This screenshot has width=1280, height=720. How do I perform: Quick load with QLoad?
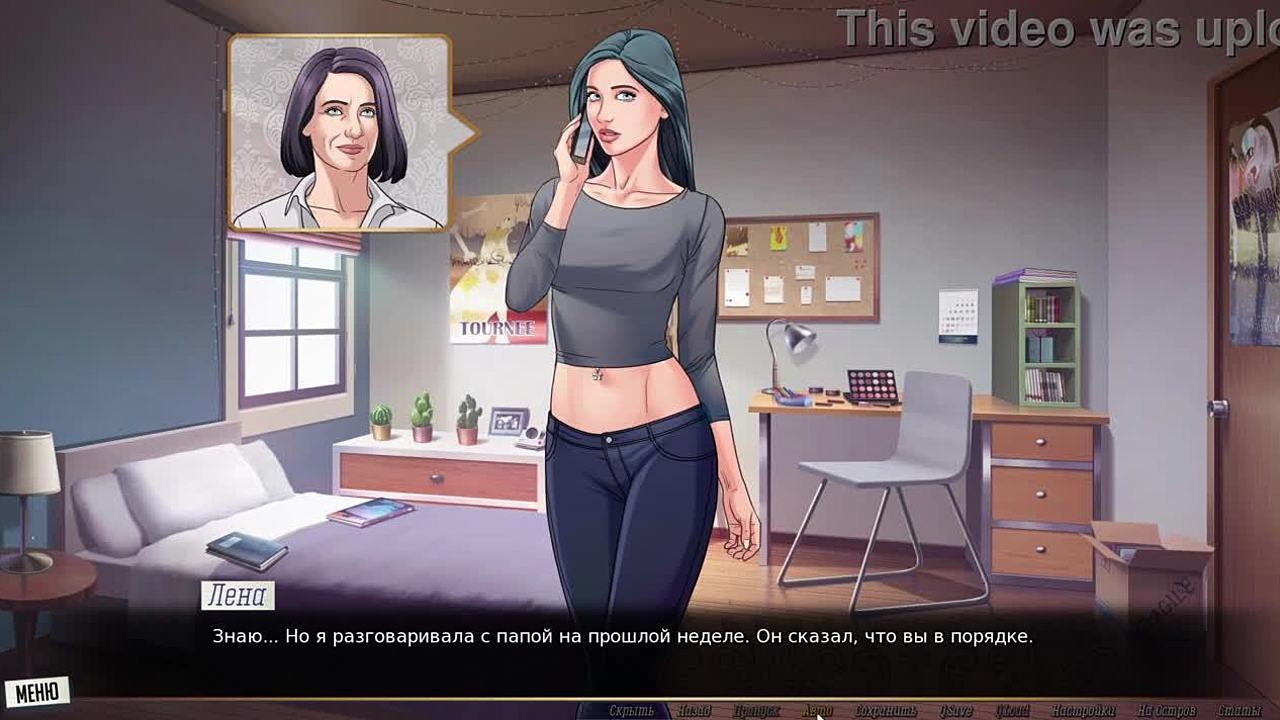tap(1013, 711)
